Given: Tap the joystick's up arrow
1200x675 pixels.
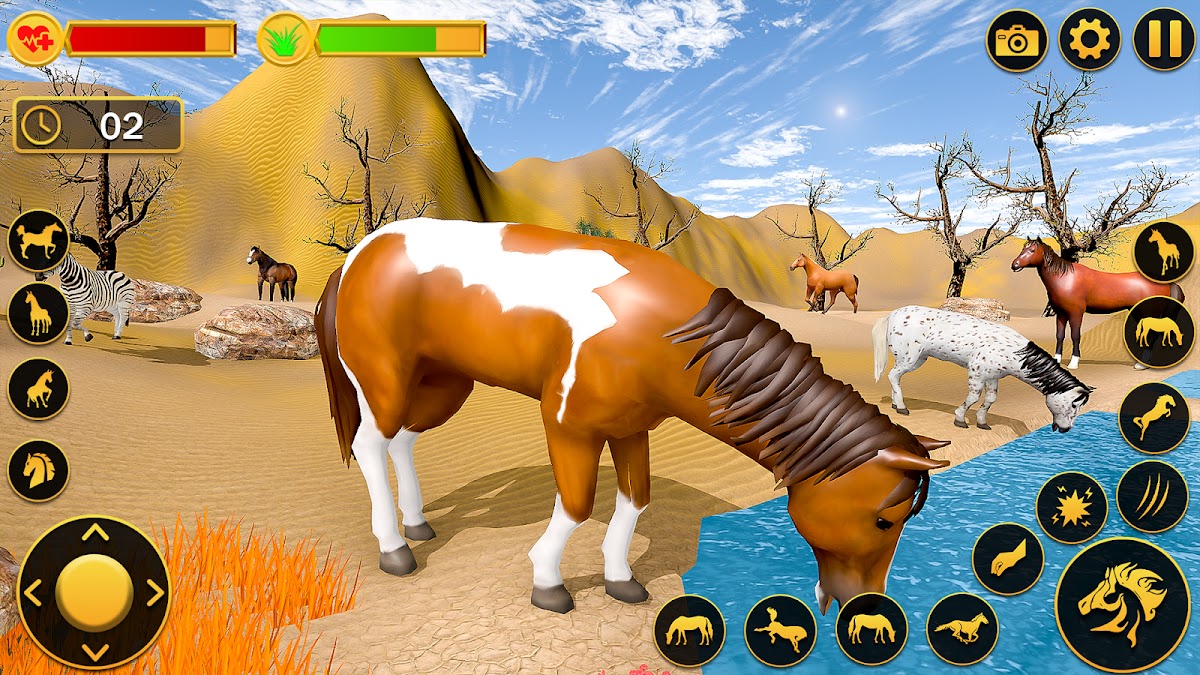Looking at the screenshot, I should (x=95, y=533).
